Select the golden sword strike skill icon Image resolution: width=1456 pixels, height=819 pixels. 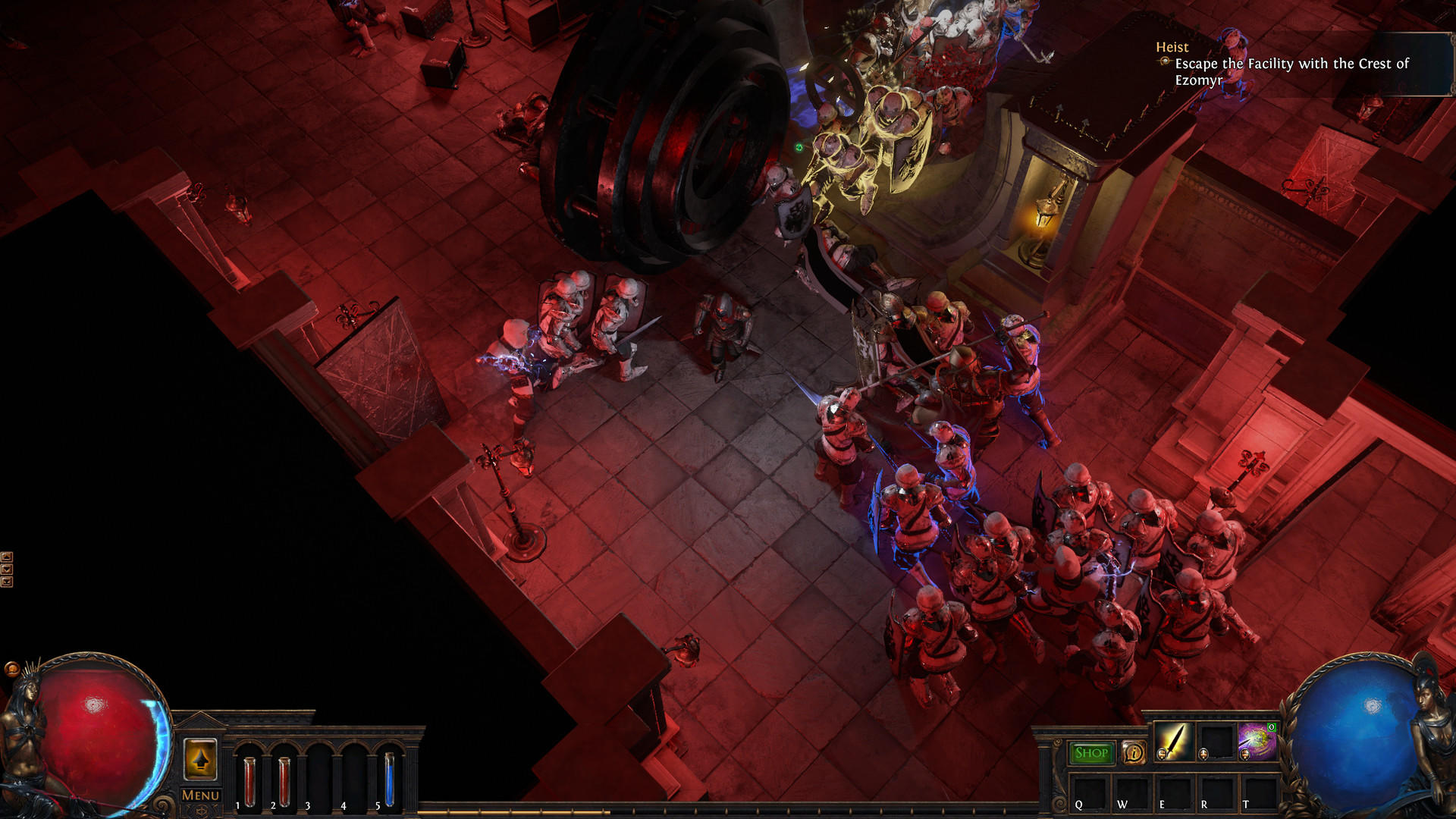(1174, 741)
